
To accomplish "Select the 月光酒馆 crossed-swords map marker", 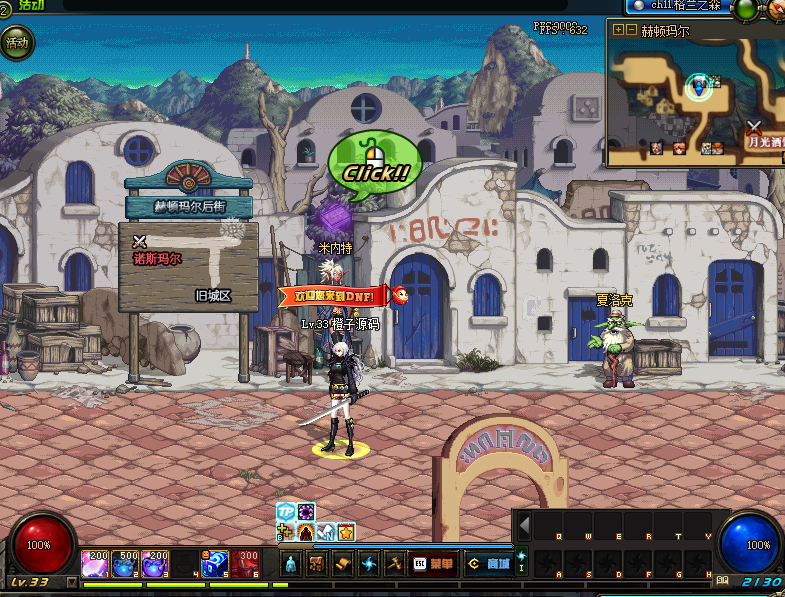I will pos(754,127).
